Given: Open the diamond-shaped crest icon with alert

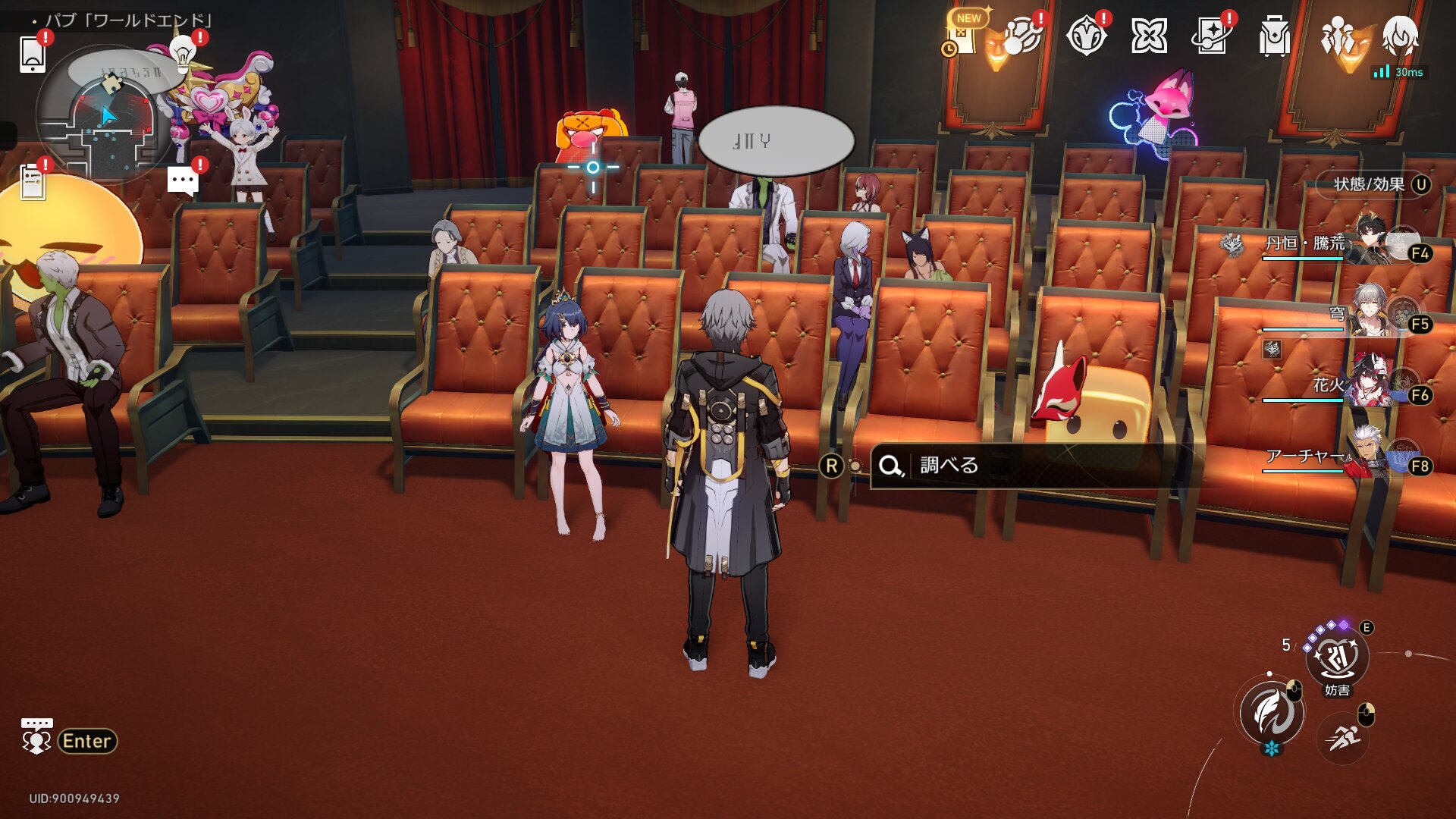Looking at the screenshot, I should (x=1086, y=36).
